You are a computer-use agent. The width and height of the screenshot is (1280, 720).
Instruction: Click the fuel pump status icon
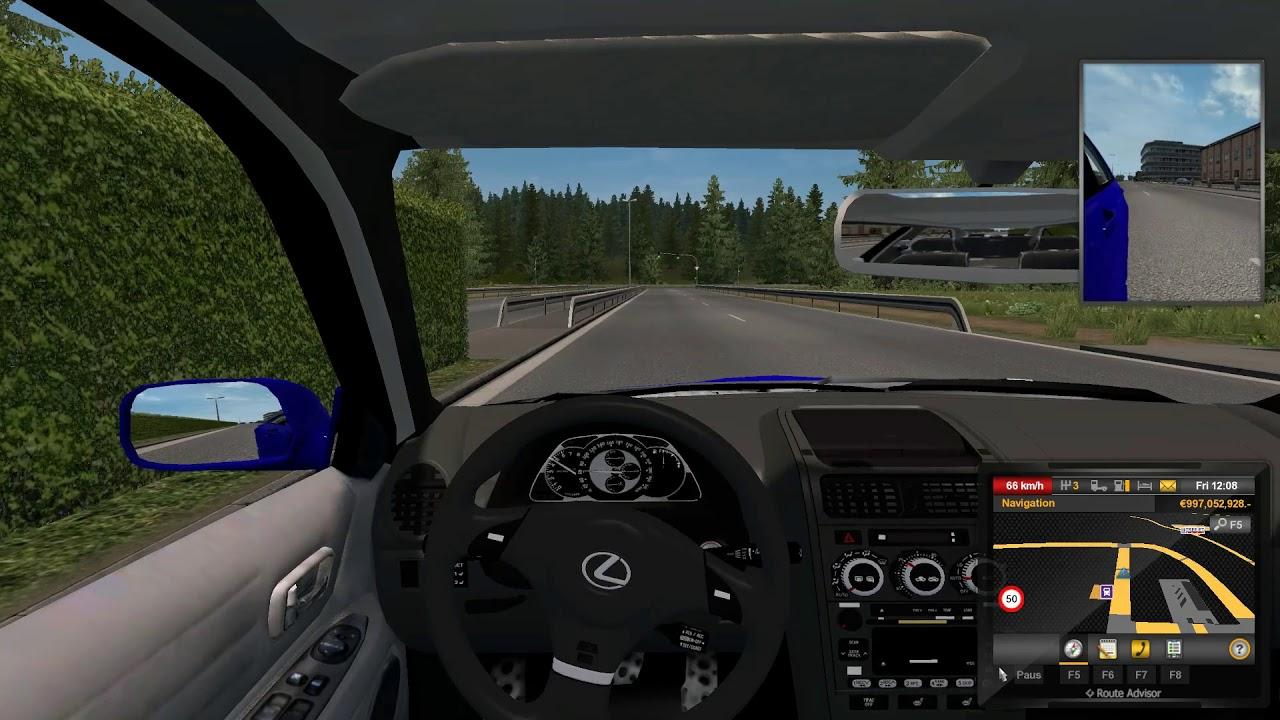(1121, 486)
